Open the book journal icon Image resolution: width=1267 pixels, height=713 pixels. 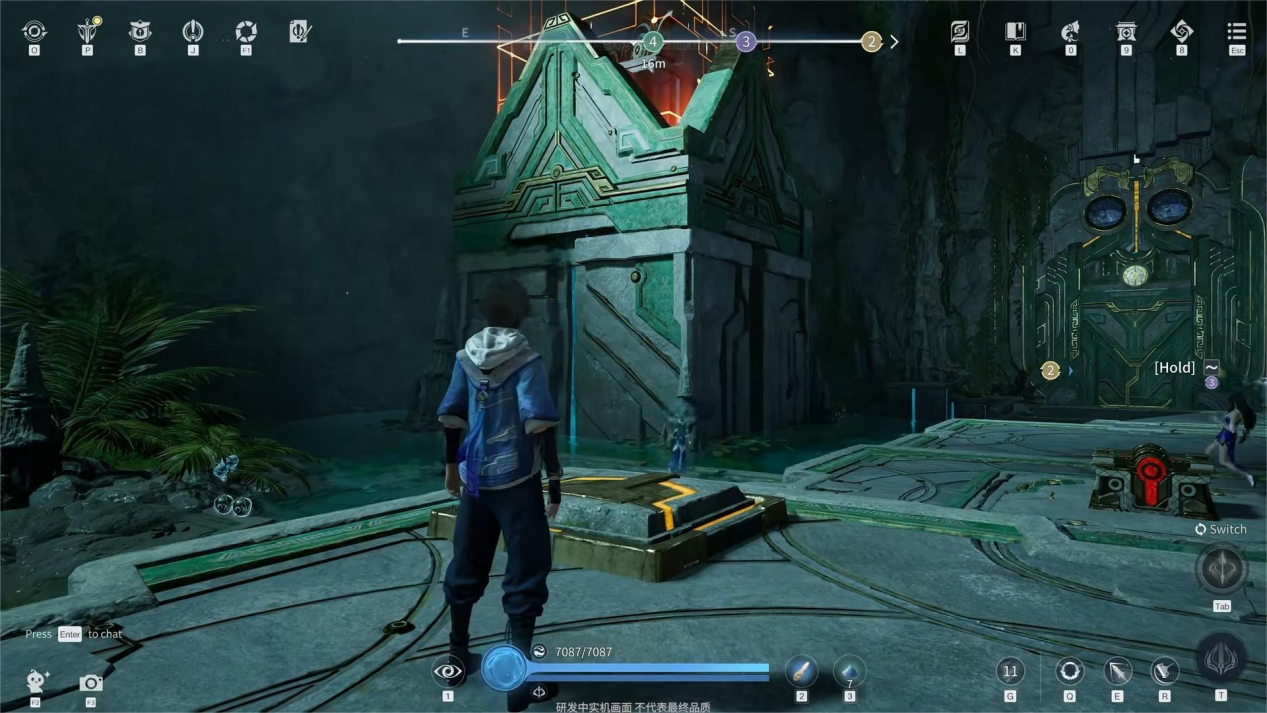click(x=1015, y=32)
